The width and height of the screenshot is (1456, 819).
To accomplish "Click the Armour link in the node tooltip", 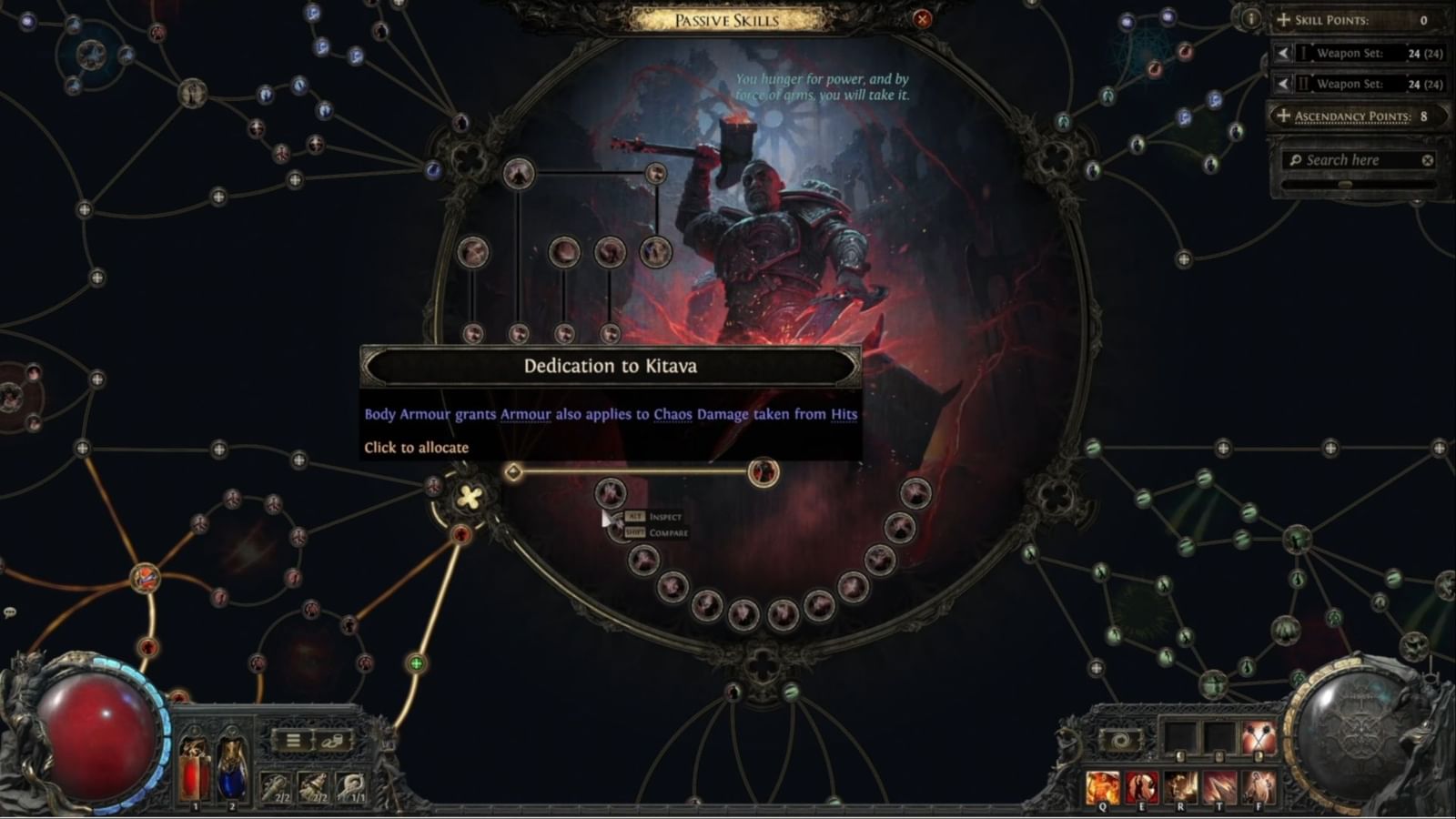I will coord(526,414).
